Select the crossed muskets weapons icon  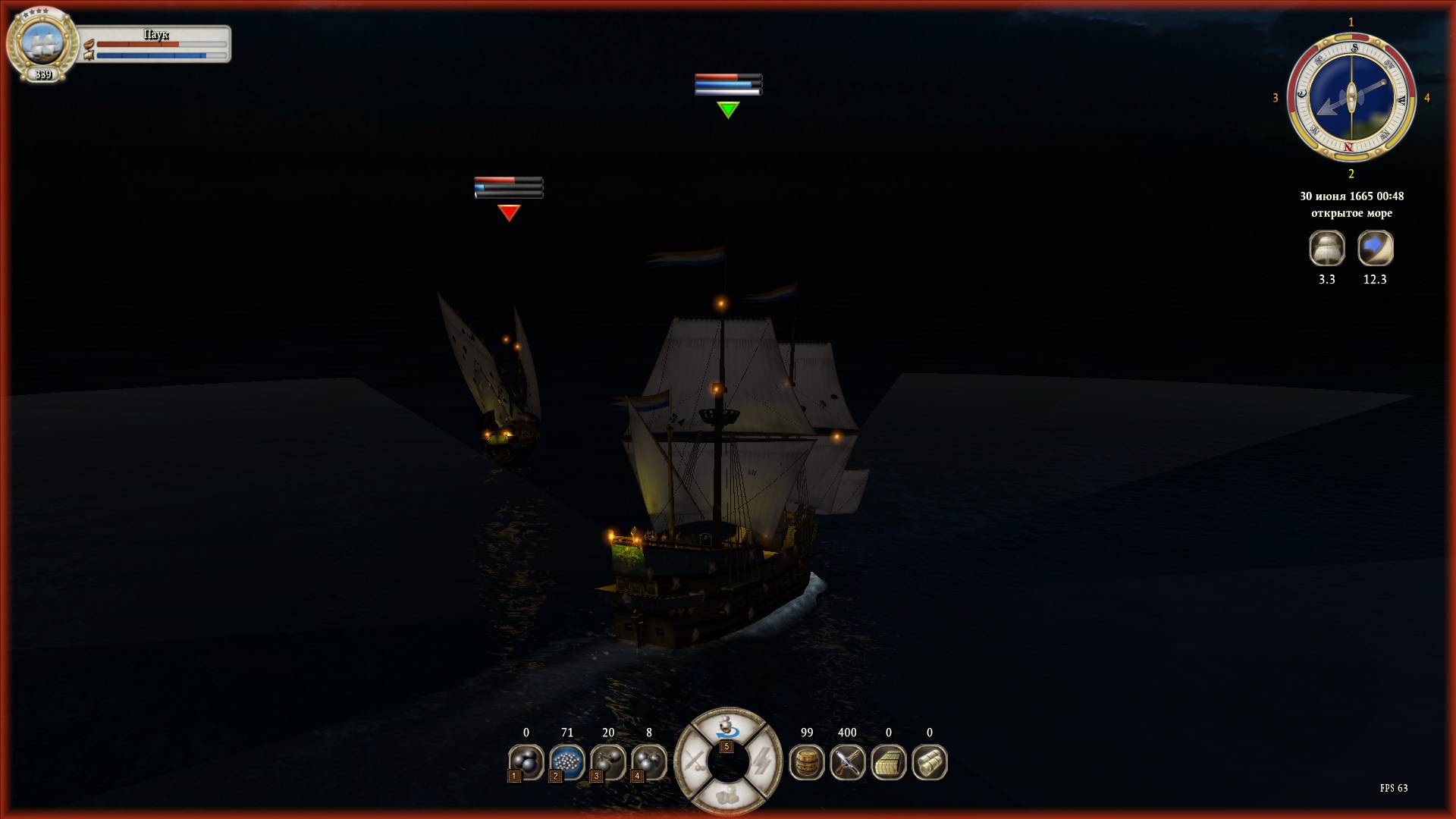[x=847, y=761]
